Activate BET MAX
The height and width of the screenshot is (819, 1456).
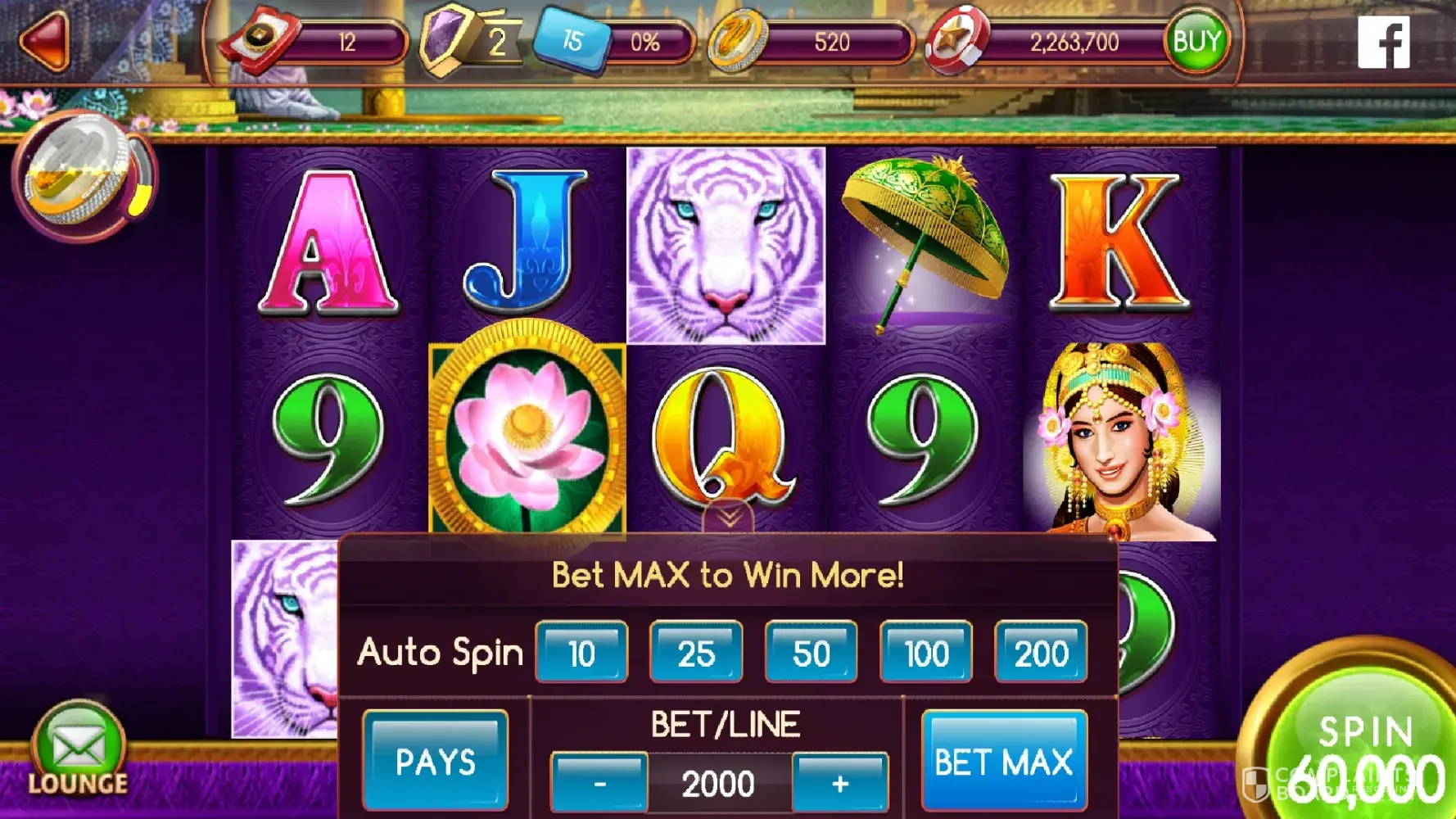[1004, 762]
